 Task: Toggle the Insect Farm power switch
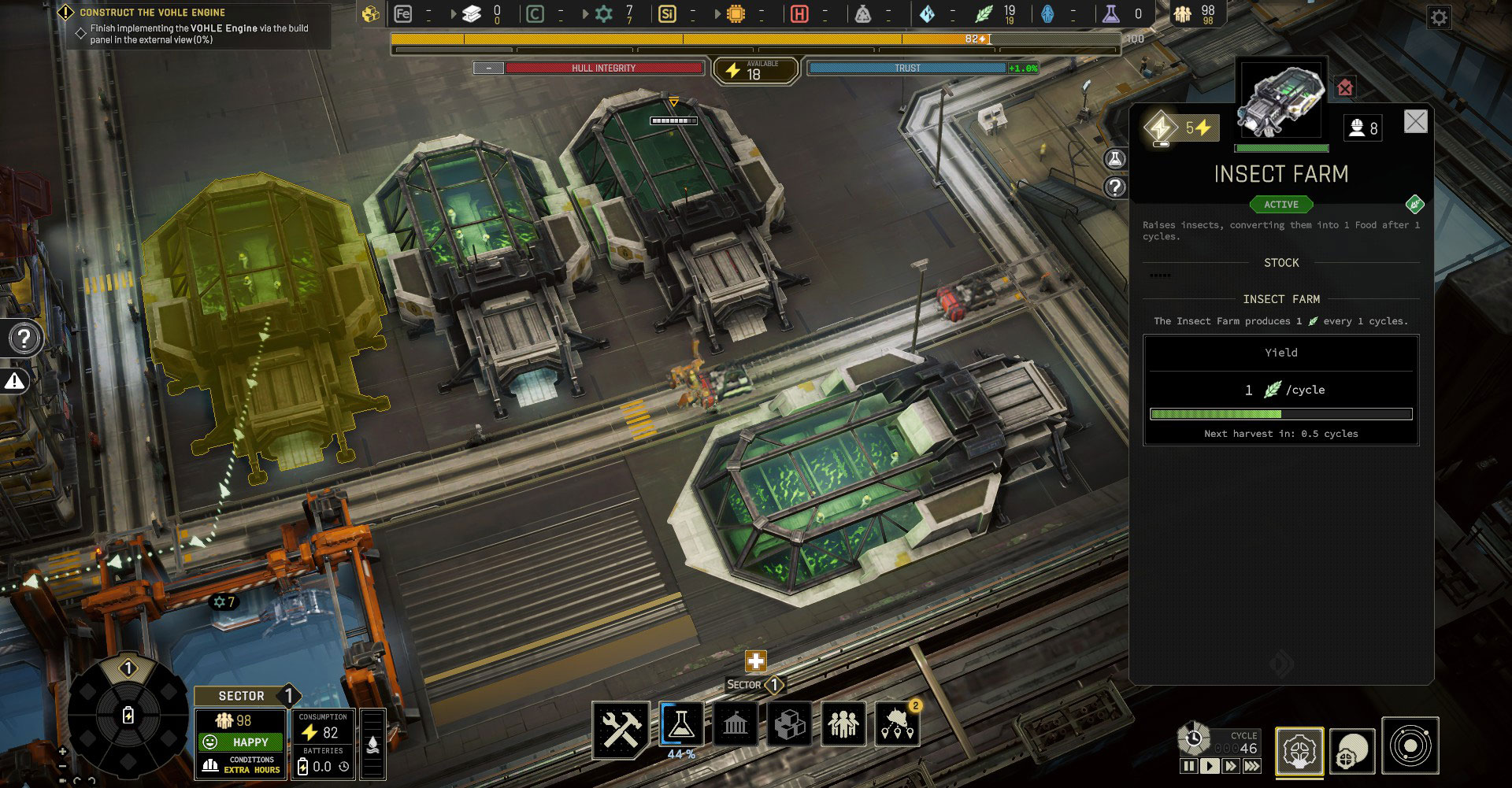1162,128
